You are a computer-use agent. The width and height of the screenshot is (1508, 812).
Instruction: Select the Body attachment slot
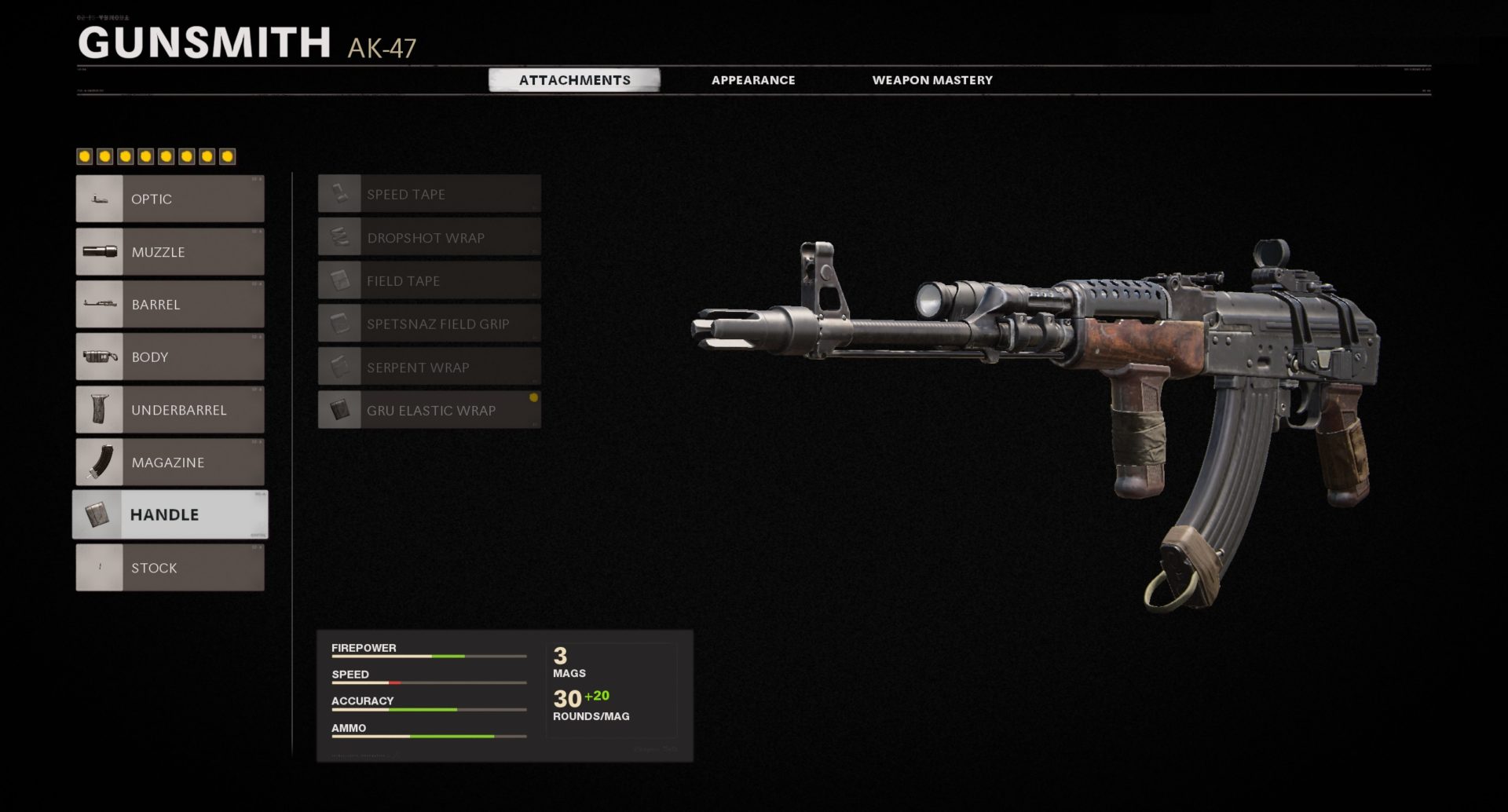tap(170, 357)
